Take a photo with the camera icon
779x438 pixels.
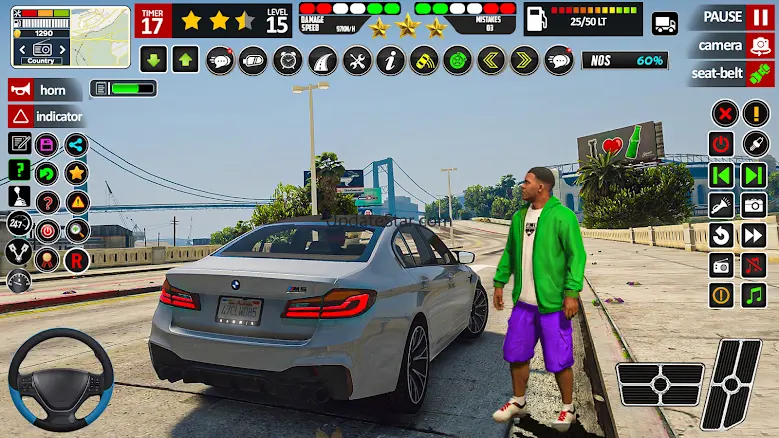point(754,205)
